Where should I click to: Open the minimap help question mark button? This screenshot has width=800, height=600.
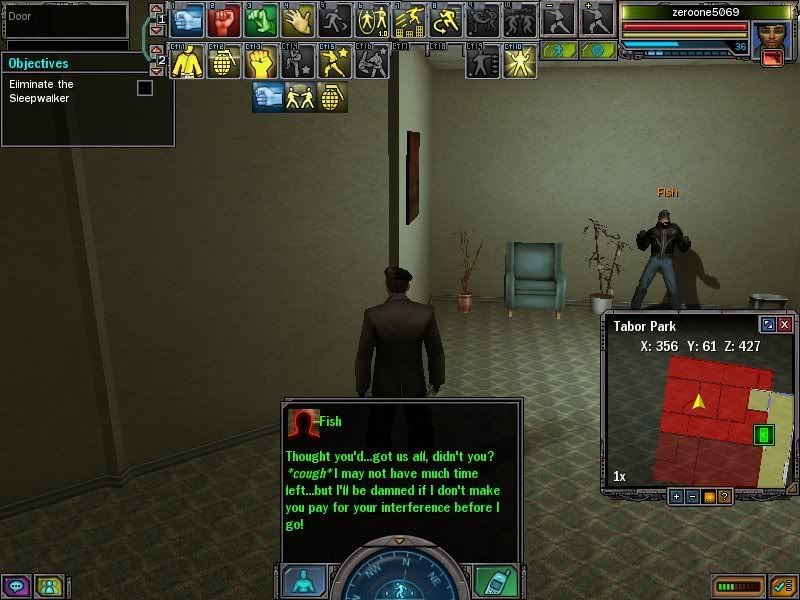point(724,496)
